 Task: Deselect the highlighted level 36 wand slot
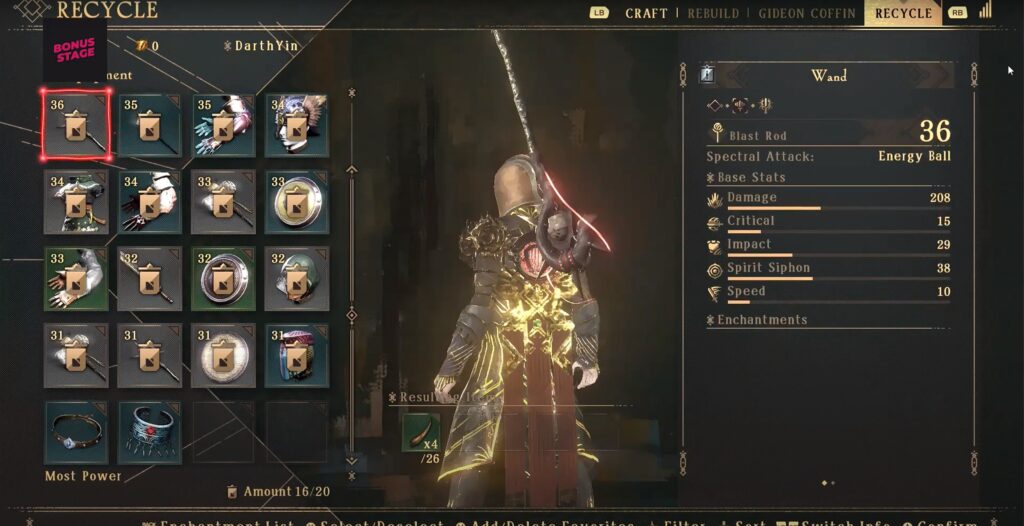pos(76,125)
